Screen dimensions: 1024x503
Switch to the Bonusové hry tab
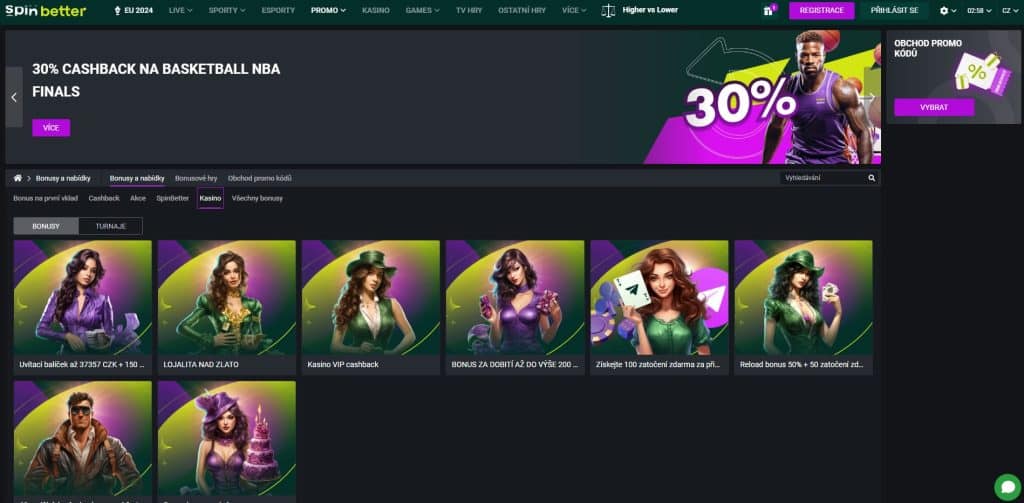pos(196,178)
